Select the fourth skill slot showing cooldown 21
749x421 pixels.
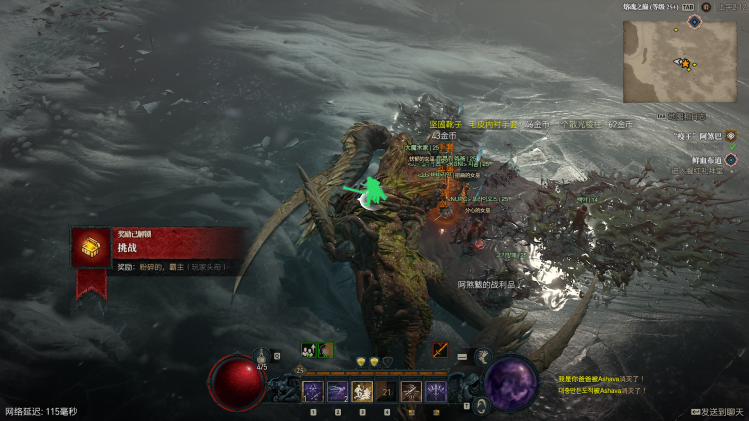pos(386,392)
